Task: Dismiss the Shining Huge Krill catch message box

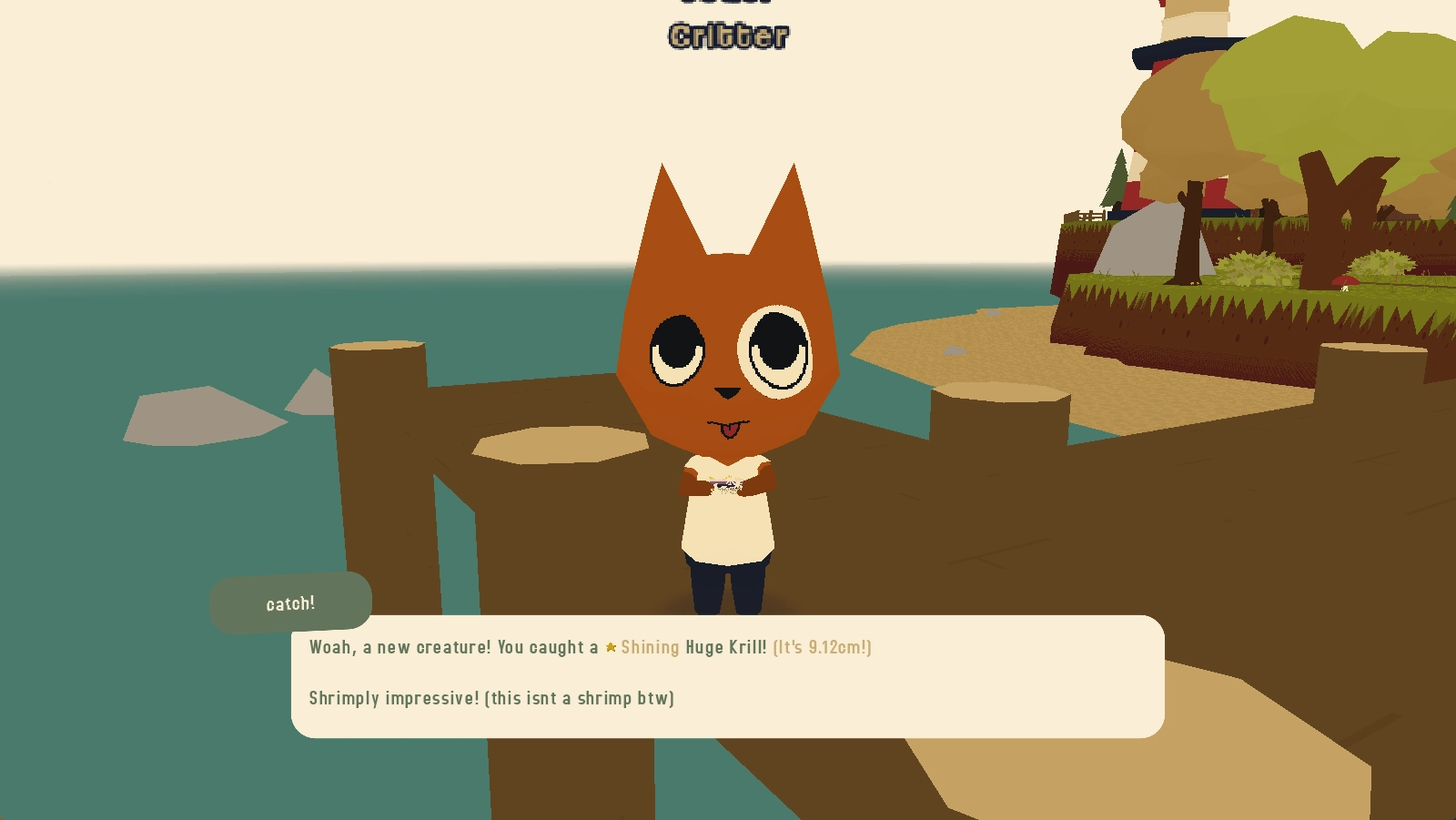Action: 727,675
